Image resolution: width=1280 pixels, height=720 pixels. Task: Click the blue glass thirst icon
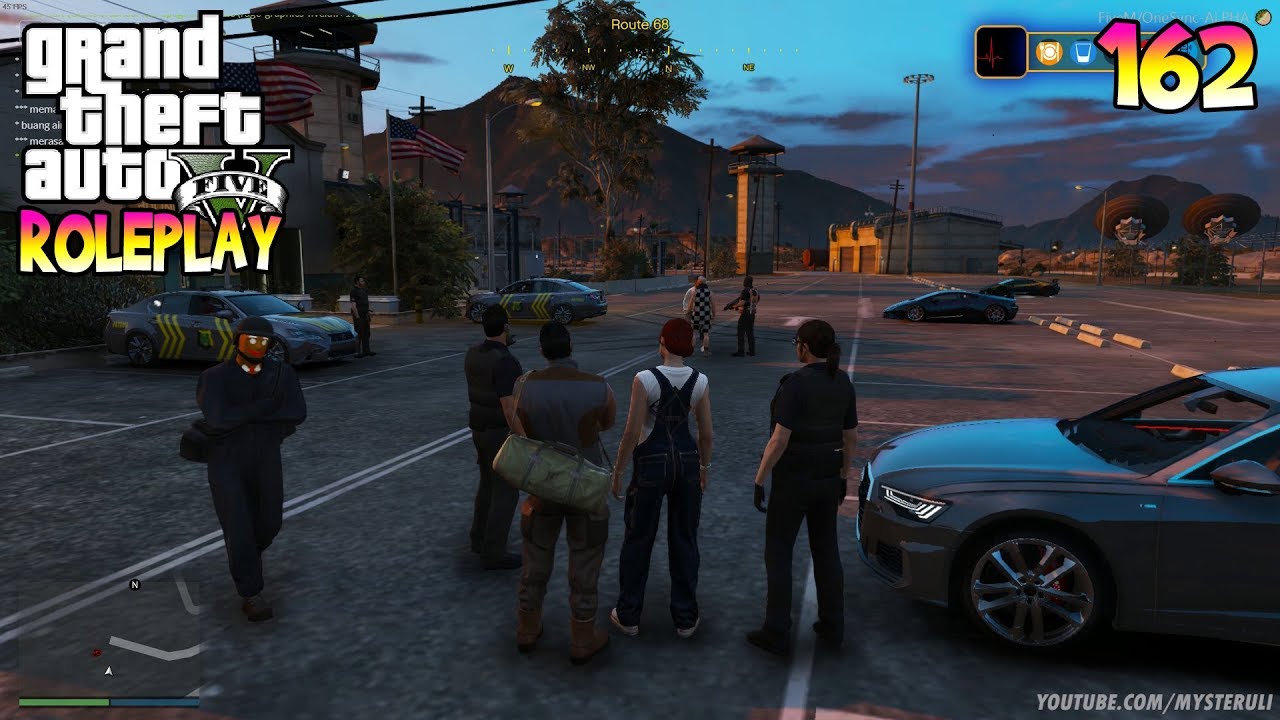(x=1081, y=53)
